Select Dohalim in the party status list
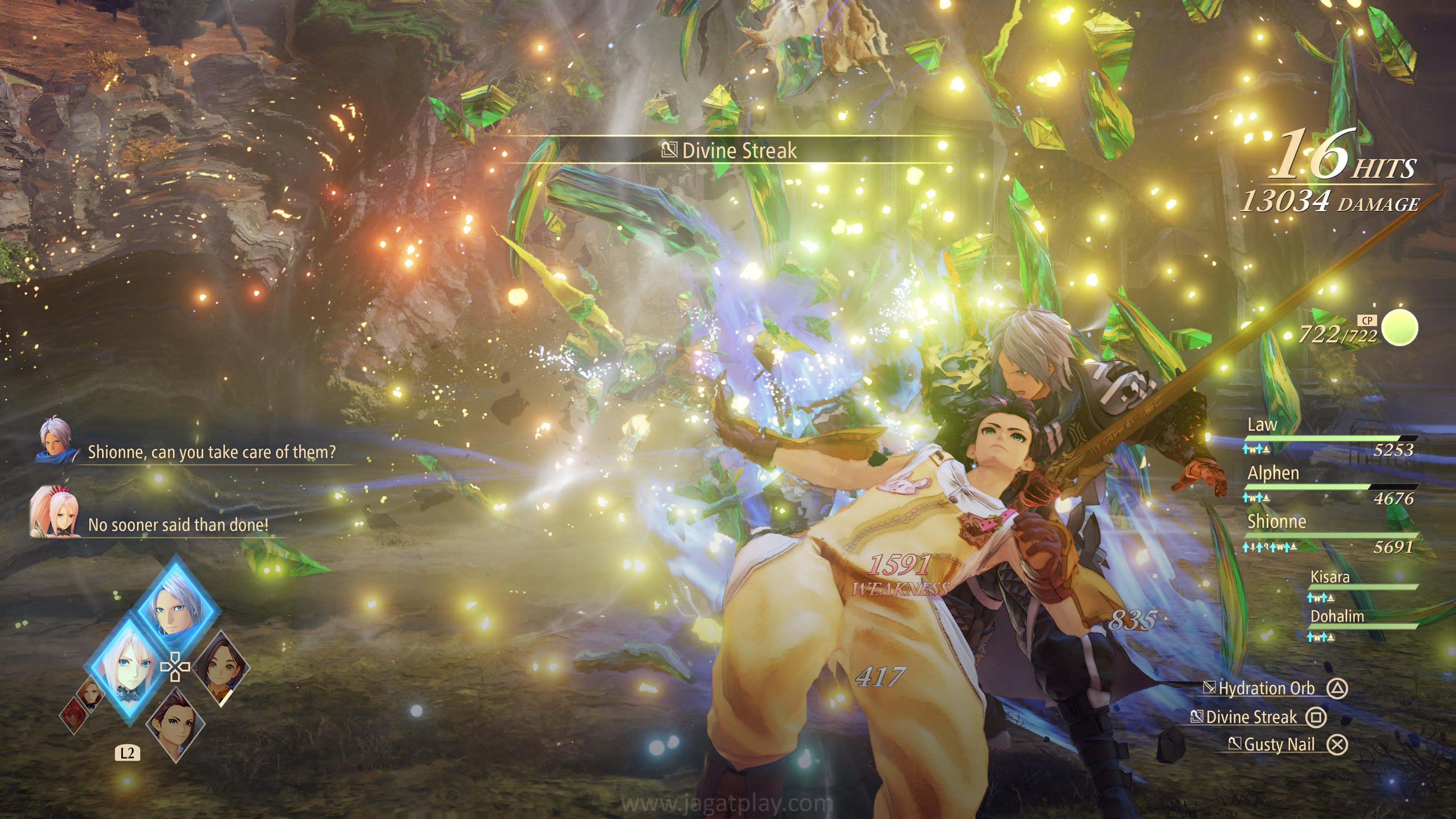This screenshot has height=819, width=1456. click(1337, 617)
